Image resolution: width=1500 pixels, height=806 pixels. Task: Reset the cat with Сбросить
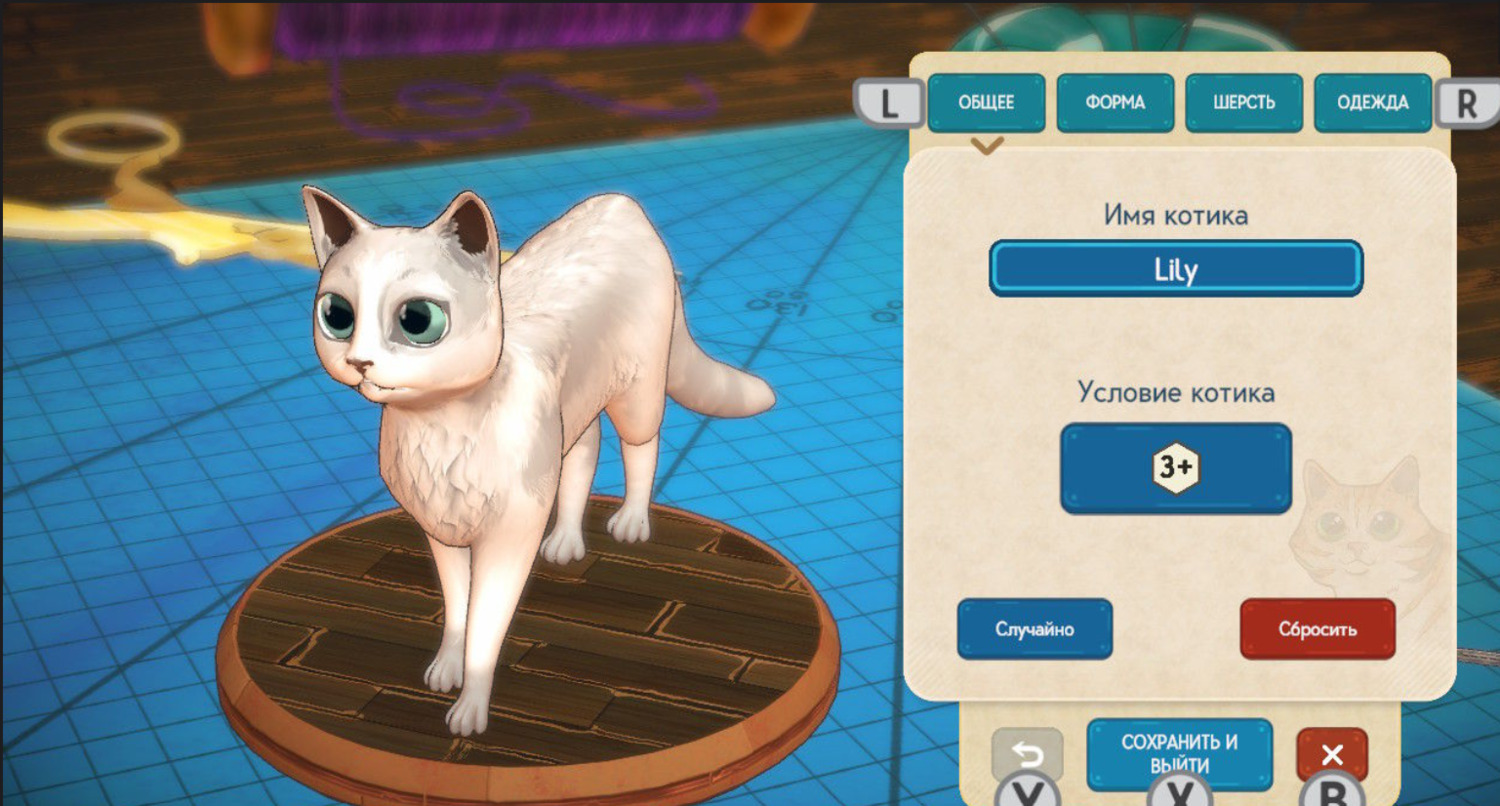tap(1317, 629)
